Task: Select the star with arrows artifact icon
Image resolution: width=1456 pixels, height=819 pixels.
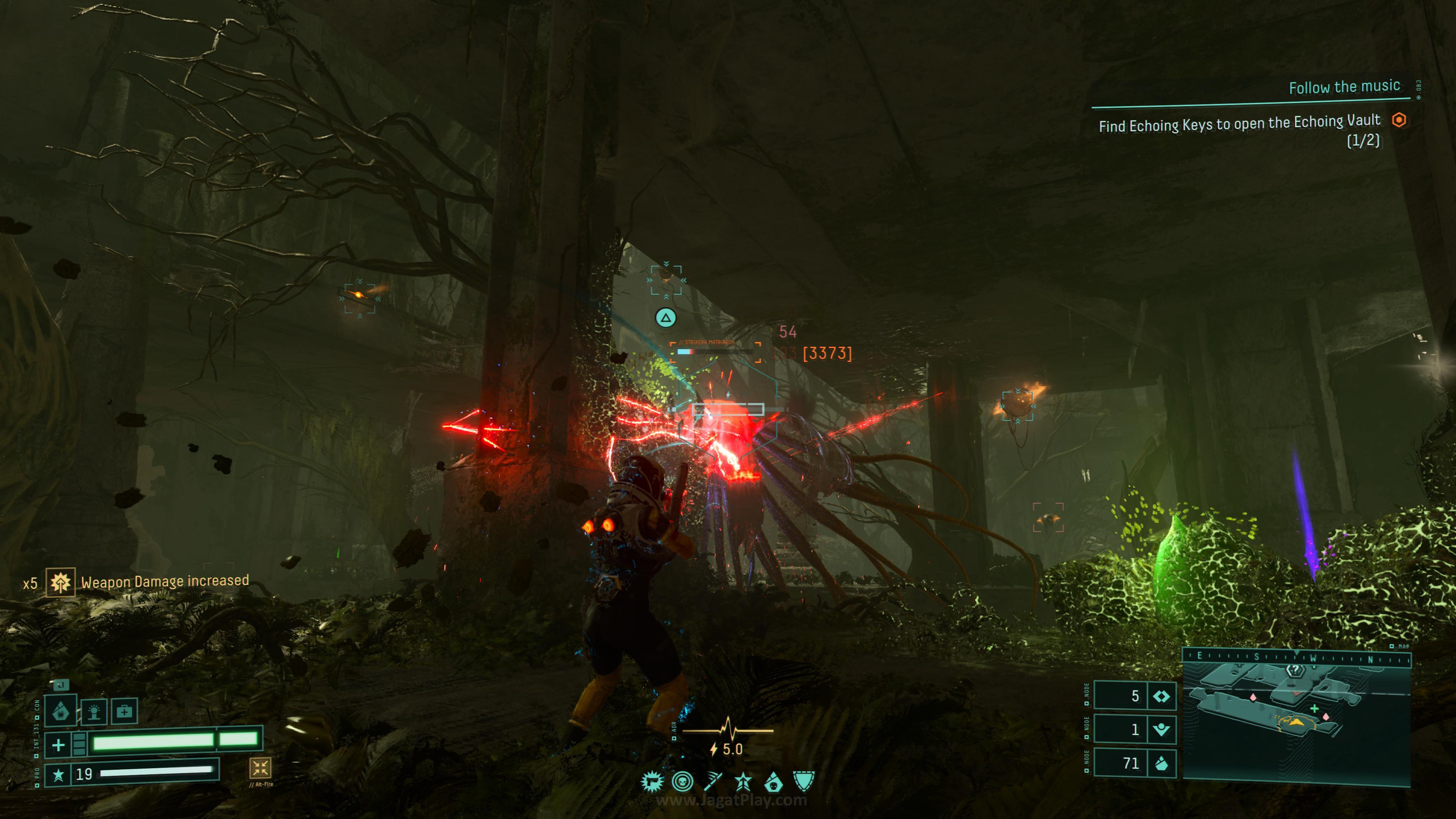Action: pyautogui.click(x=743, y=782)
